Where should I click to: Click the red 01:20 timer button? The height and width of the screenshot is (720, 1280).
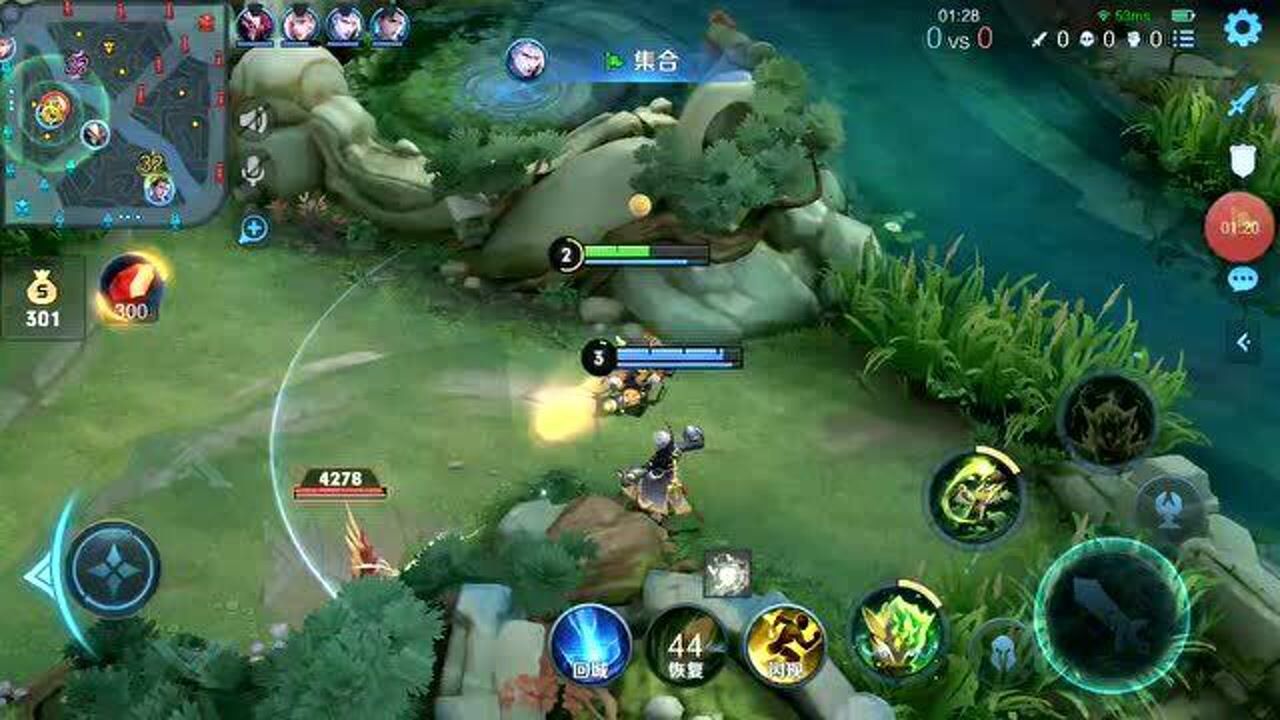[1239, 227]
